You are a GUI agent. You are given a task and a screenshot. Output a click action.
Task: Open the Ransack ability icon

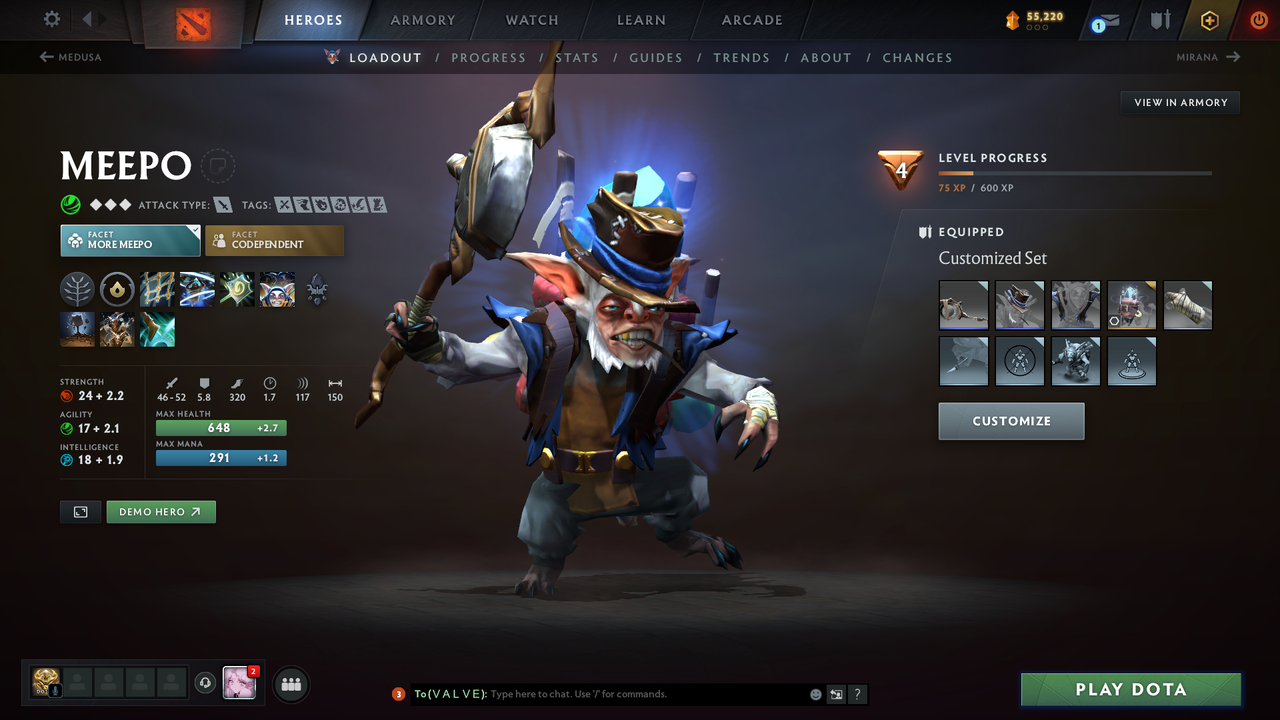tap(237, 290)
